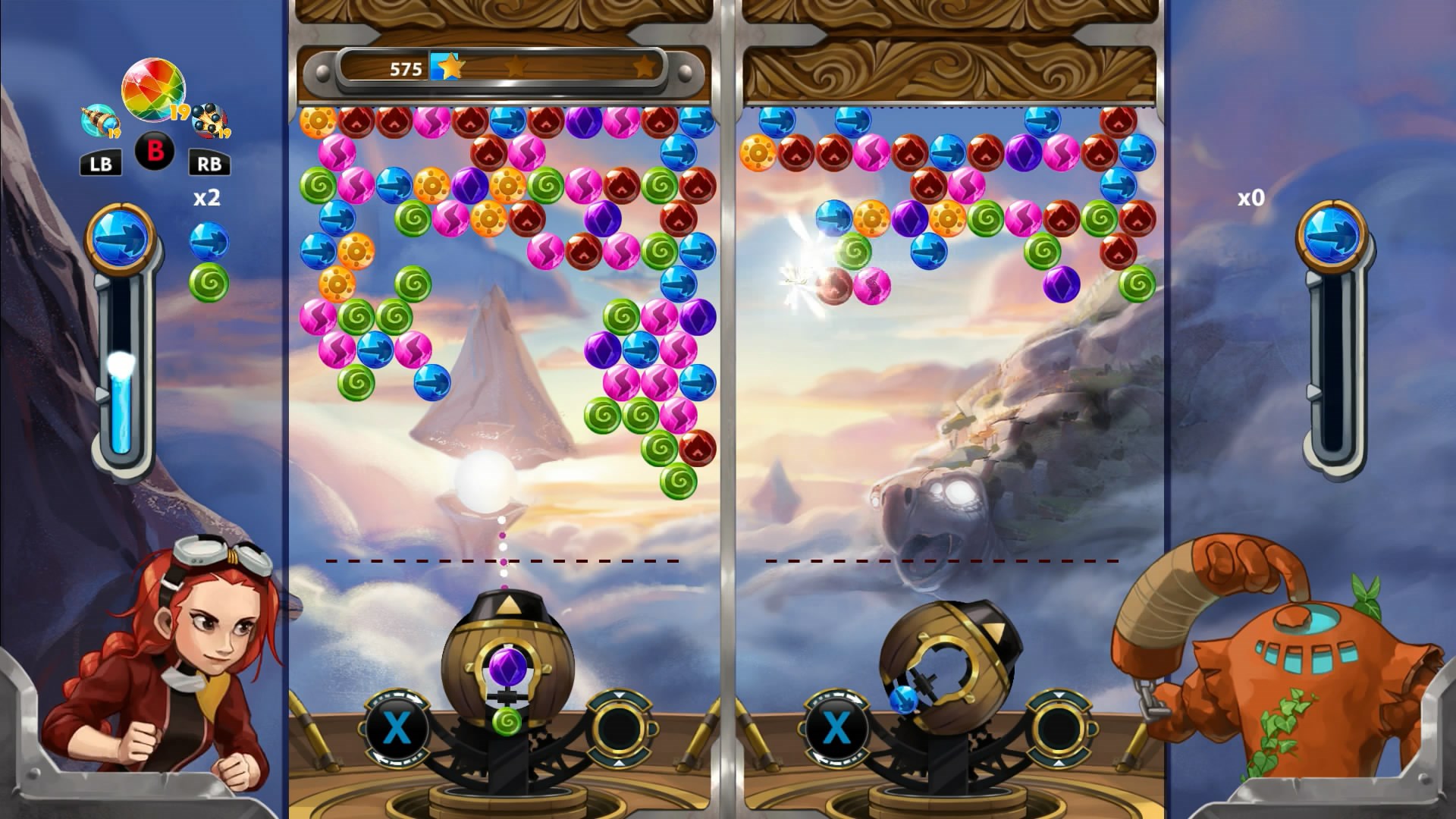Viewport: 1456px width, 819px height.
Task: Click the RB button prompt icon
Action: pos(210,162)
